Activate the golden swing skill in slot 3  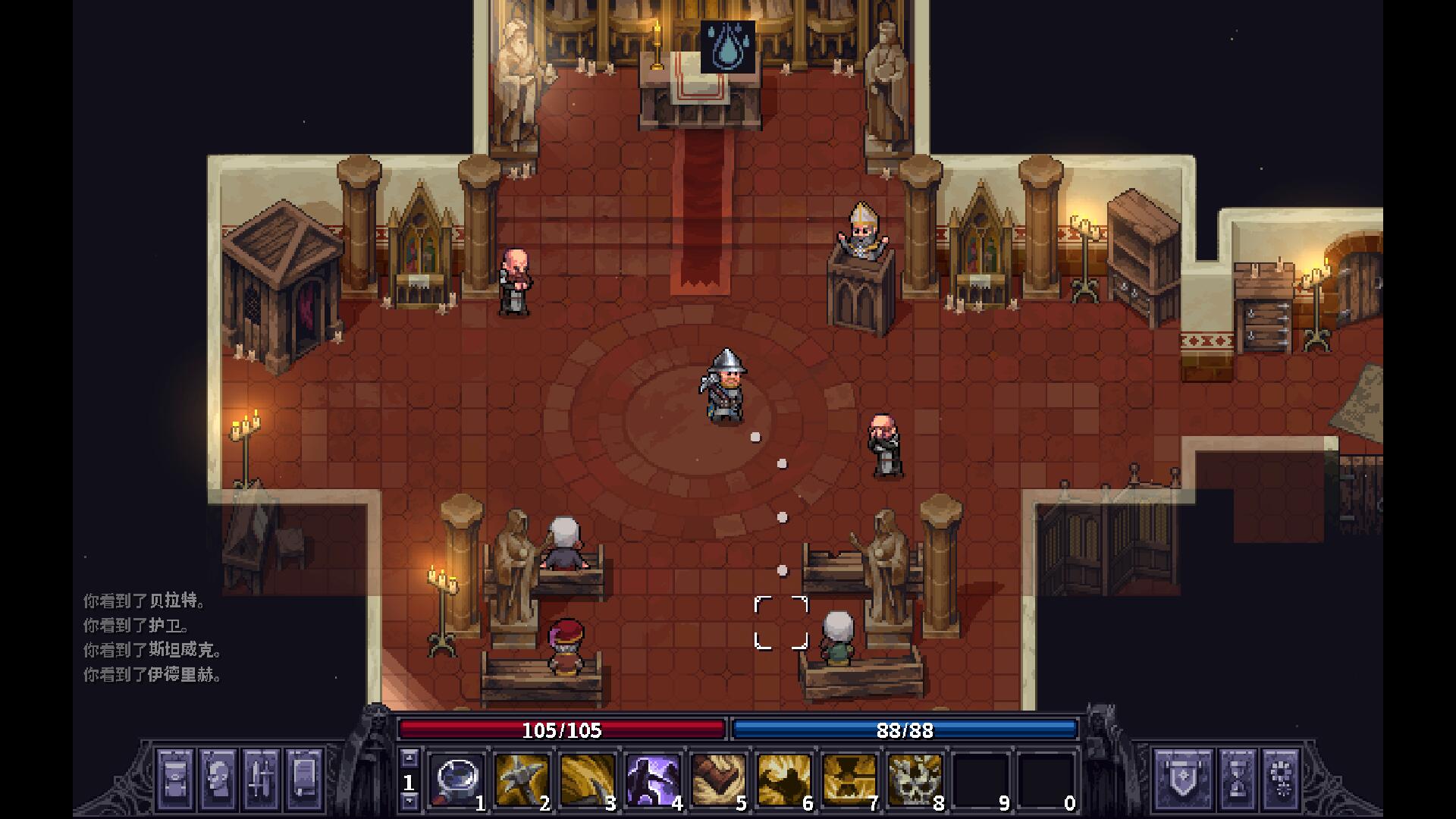click(x=587, y=779)
